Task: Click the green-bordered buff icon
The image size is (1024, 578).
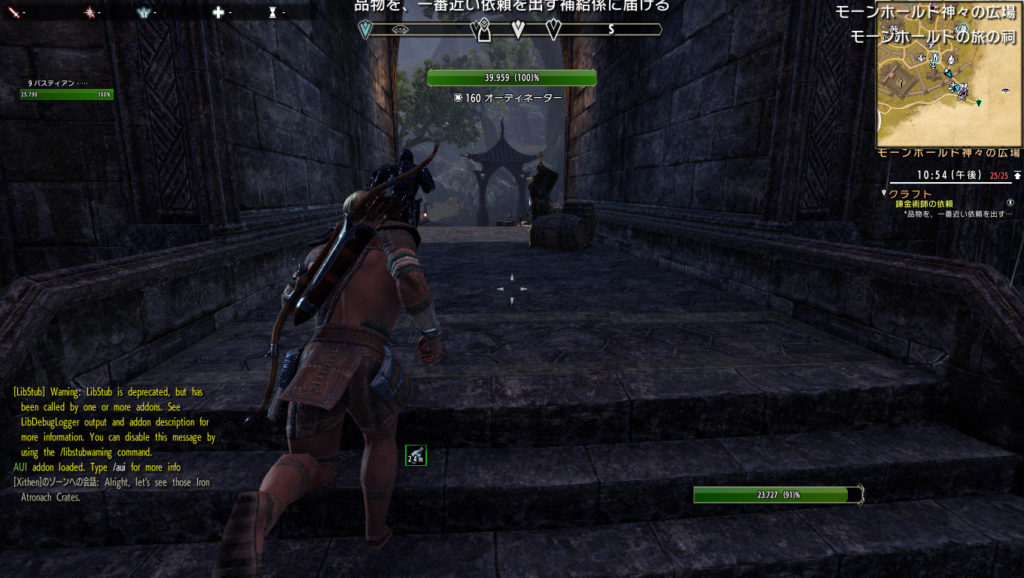Action: pos(416,457)
